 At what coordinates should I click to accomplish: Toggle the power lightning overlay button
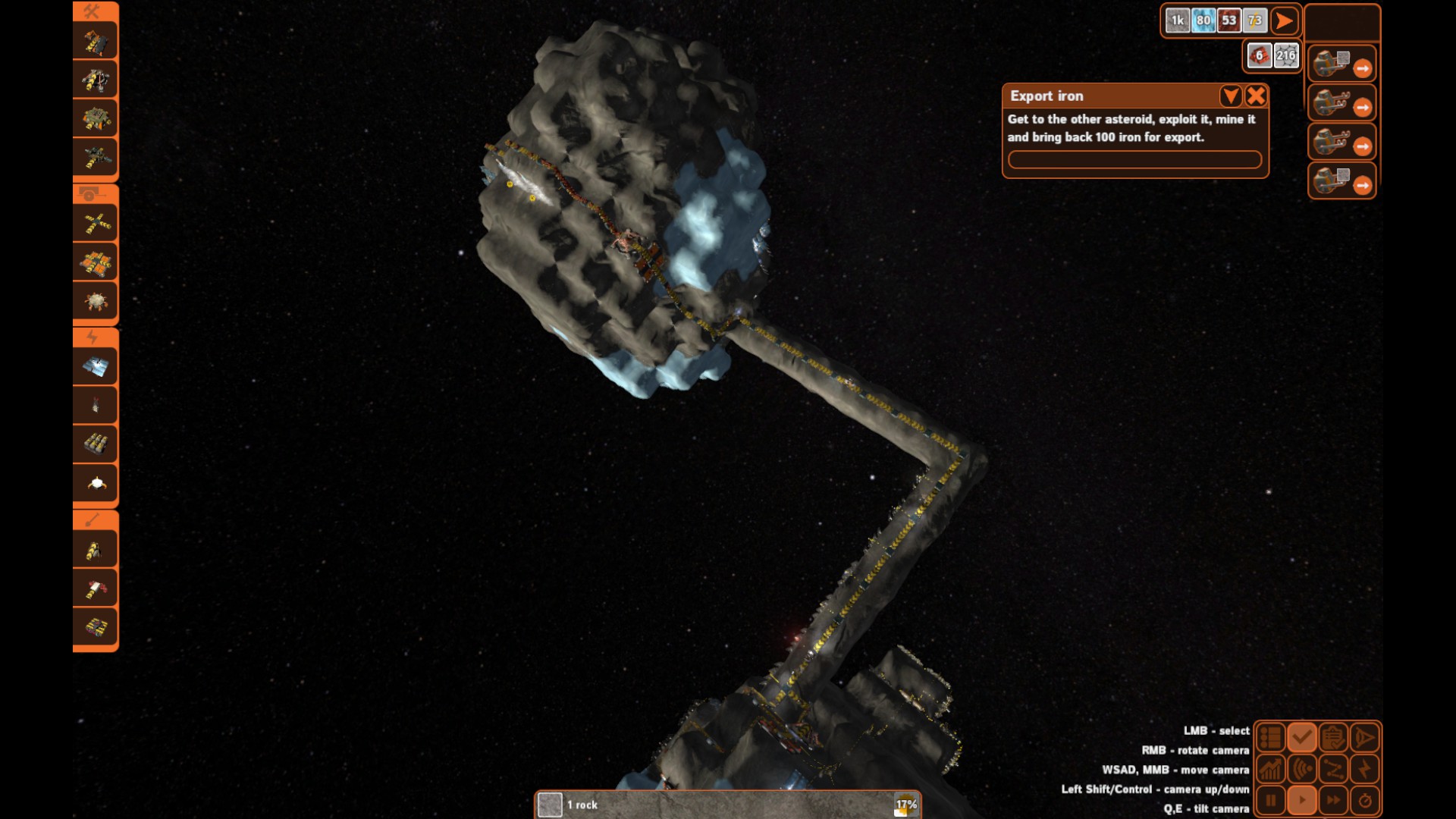[x=1364, y=769]
